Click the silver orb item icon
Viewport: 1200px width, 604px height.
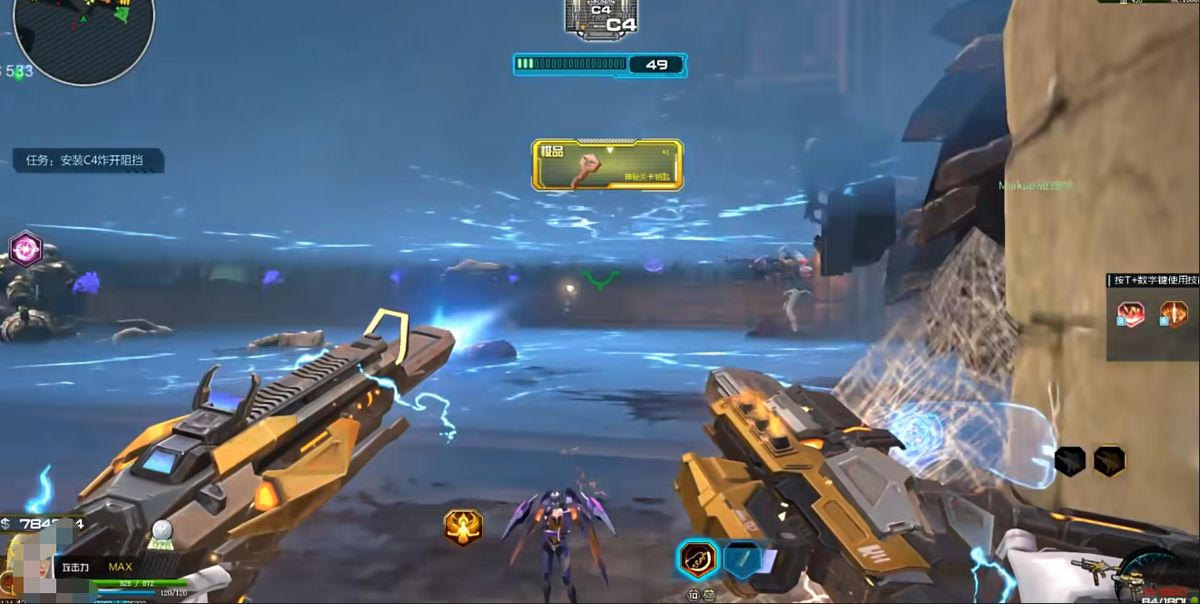coord(163,532)
